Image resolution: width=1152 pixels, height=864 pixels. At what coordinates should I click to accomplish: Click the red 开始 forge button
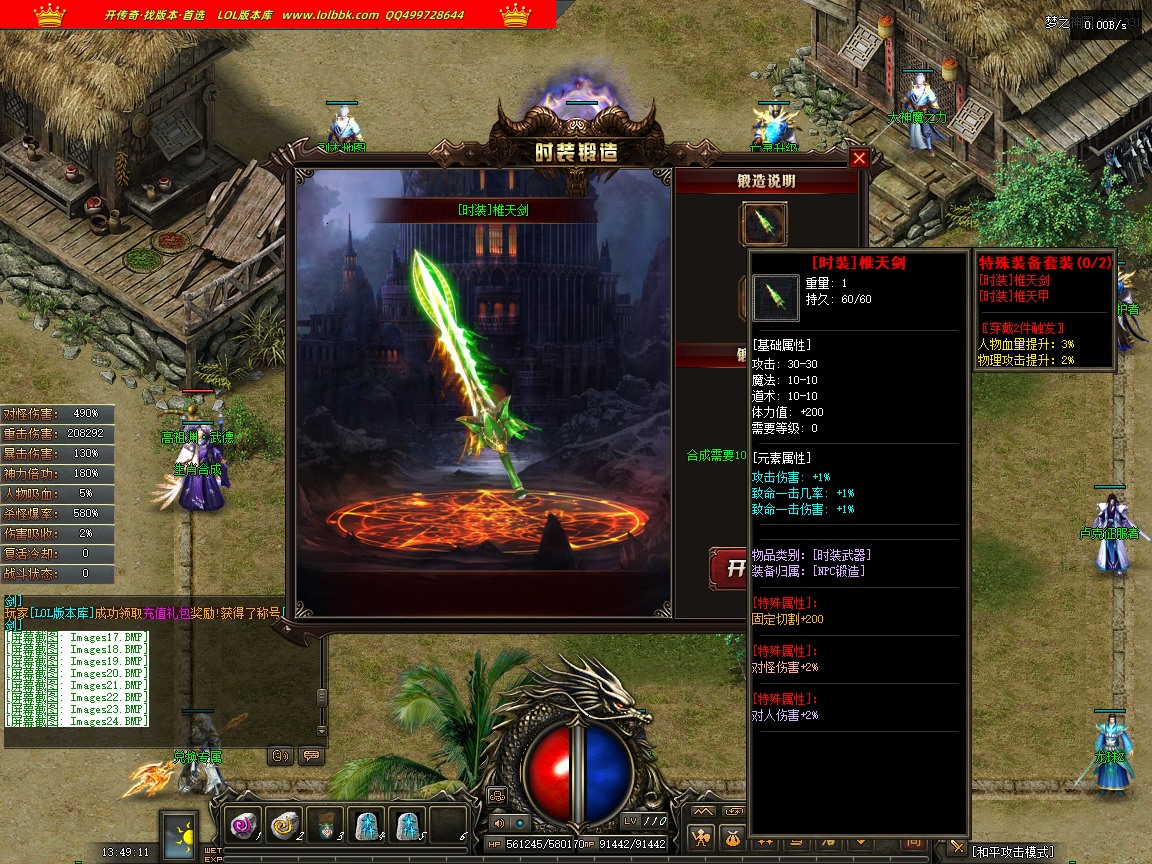click(728, 568)
